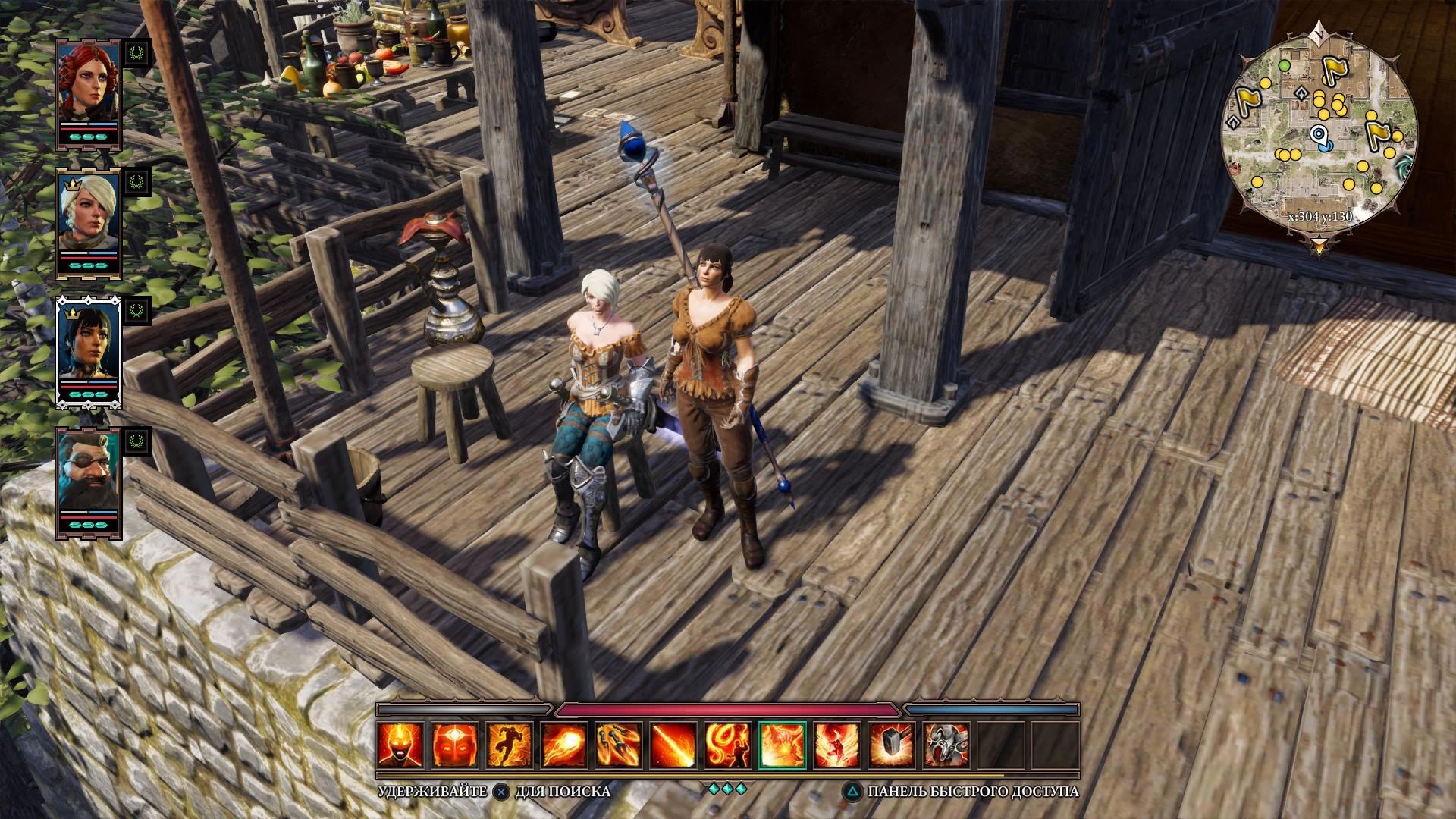Viewport: 1456px width, 819px height.
Task: Select the green-highlighted fire explosion skill
Action: tap(783, 745)
